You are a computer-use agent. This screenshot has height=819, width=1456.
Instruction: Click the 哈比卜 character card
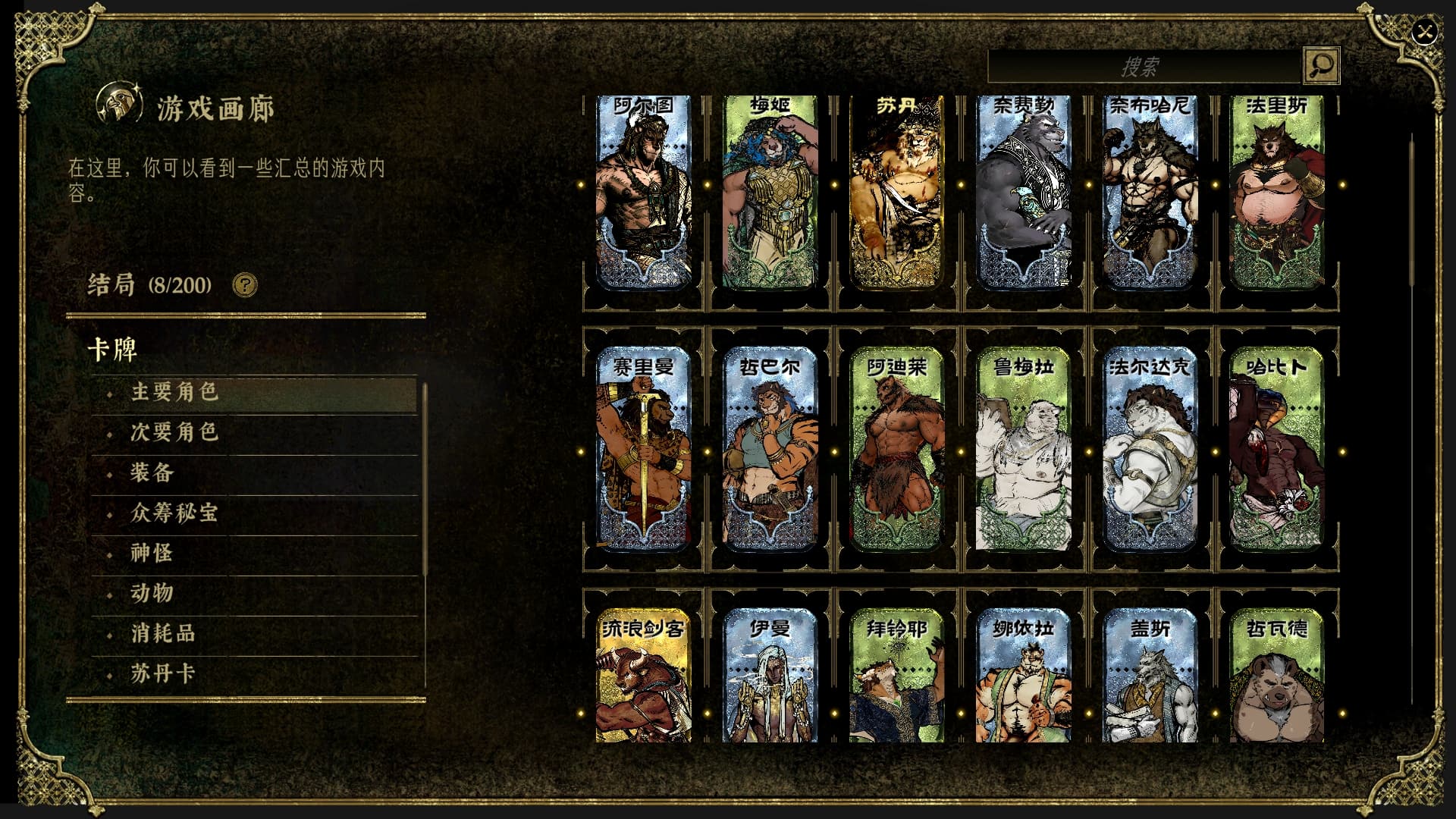click(x=1276, y=447)
